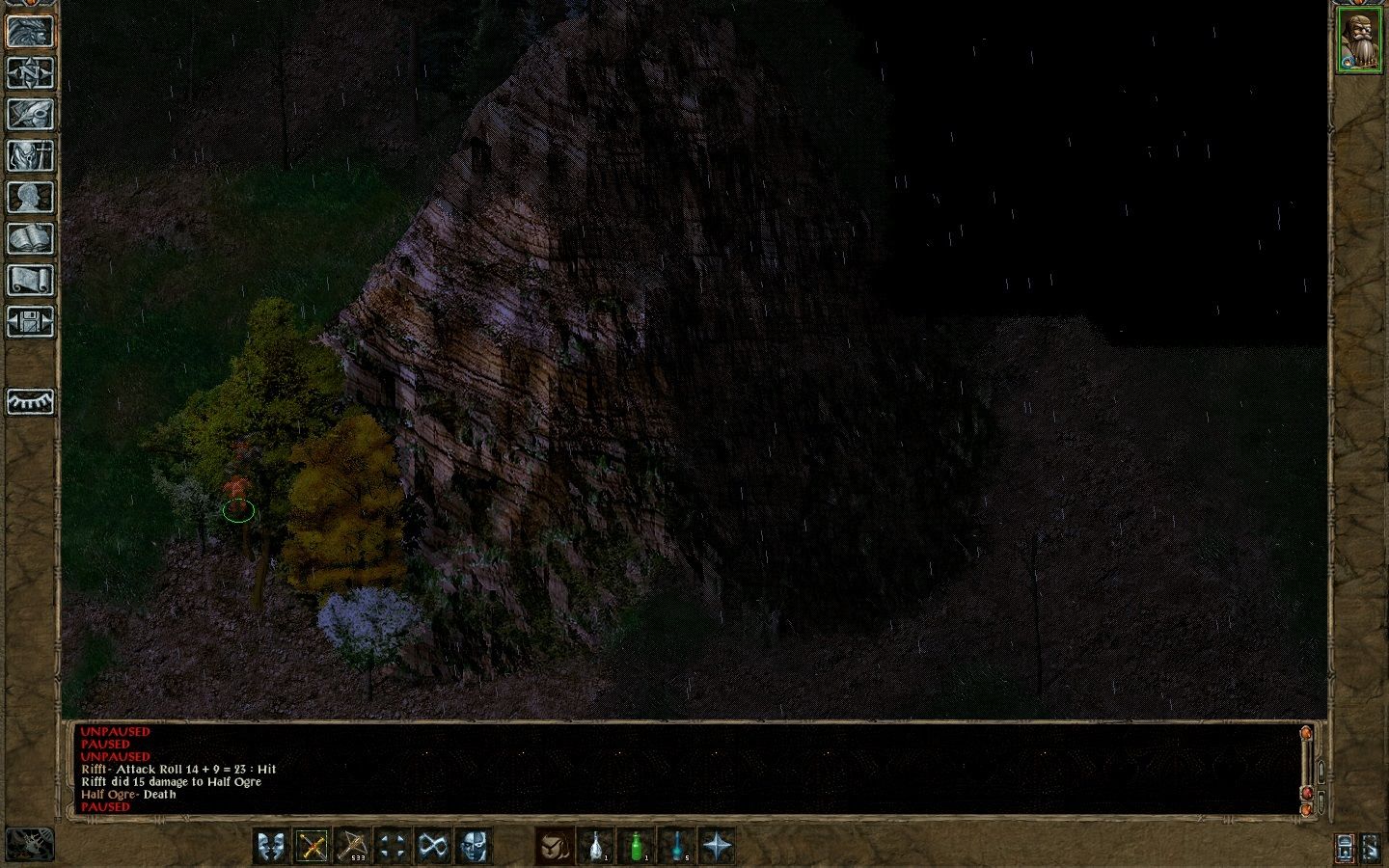Image resolution: width=1389 pixels, height=868 pixels.
Task: Click the infinity loop action icon
Action: (433, 847)
